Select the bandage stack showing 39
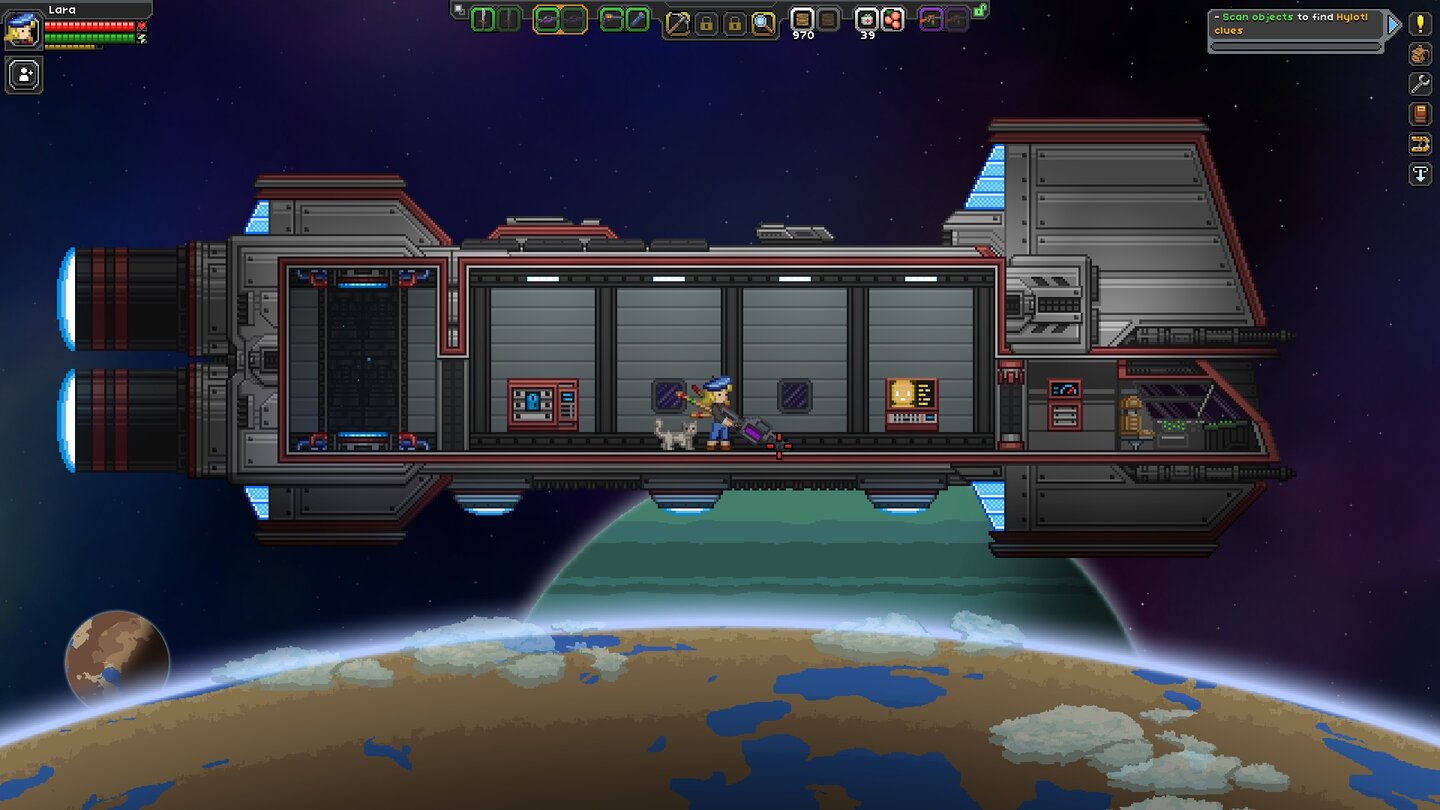This screenshot has height=810, width=1440. click(x=866, y=20)
